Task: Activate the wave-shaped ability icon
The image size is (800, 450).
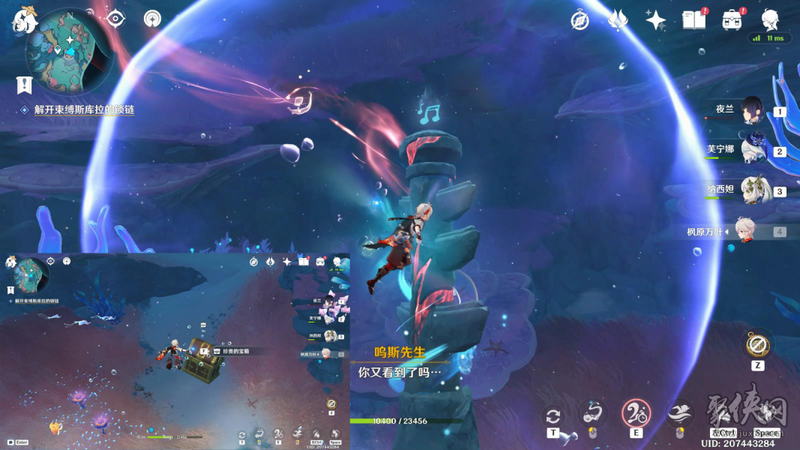Action: coord(679,413)
